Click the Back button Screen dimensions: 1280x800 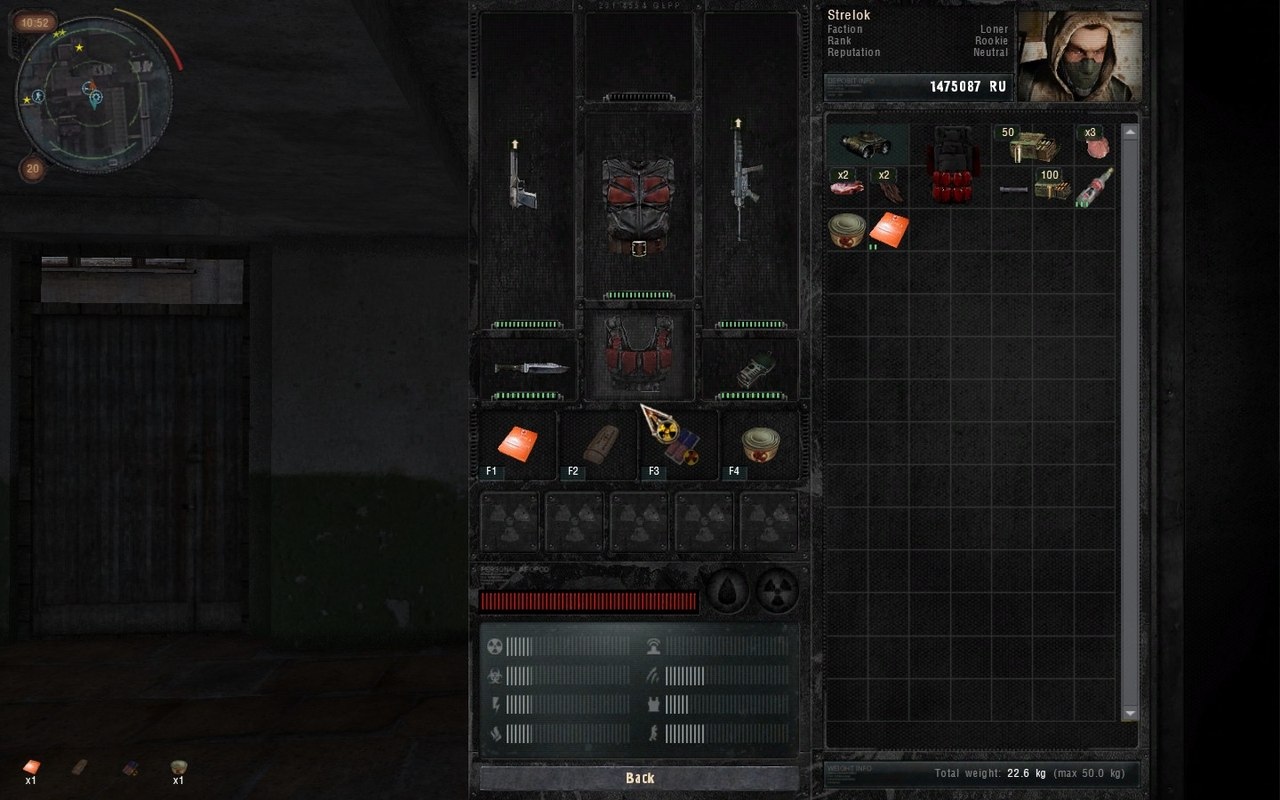pos(639,778)
